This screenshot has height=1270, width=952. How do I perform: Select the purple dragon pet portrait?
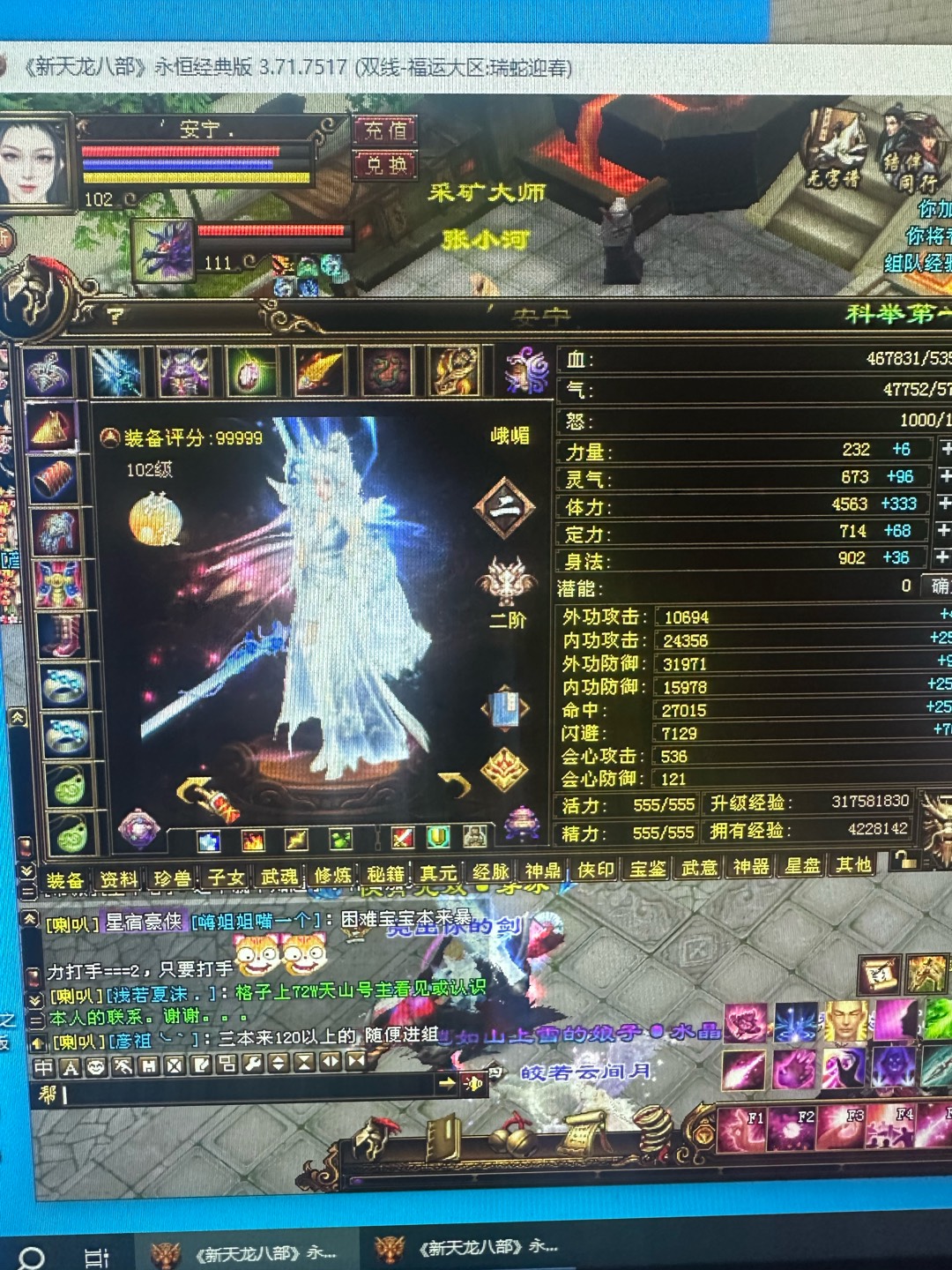pyautogui.click(x=163, y=250)
